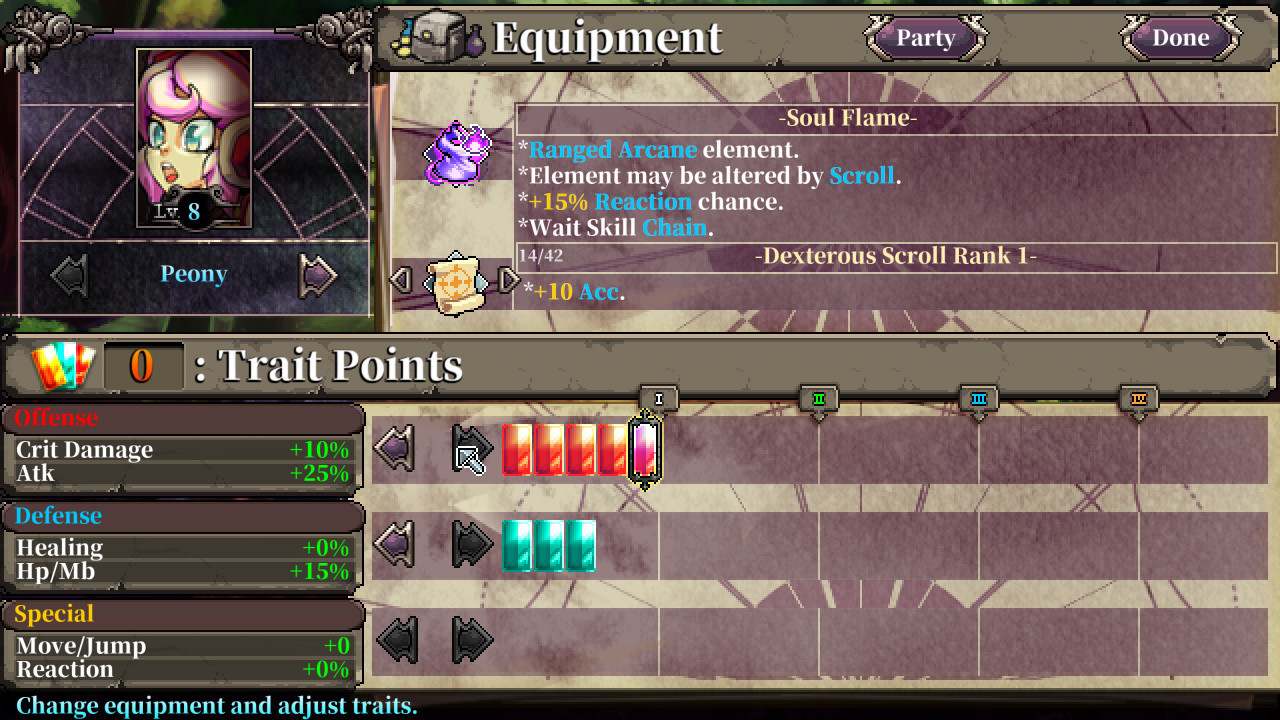Click Peony's character portrait
This screenshot has height=720, width=1280.
pyautogui.click(x=193, y=140)
